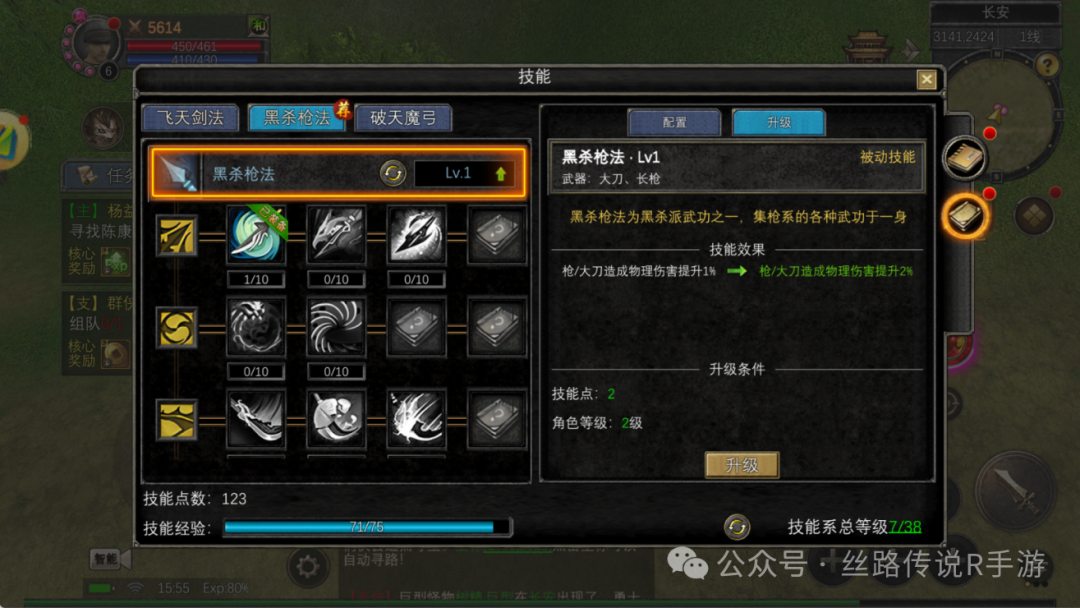Select the blue spear skill showing 1/10
This screenshot has height=608, width=1080.
[x=256, y=236]
